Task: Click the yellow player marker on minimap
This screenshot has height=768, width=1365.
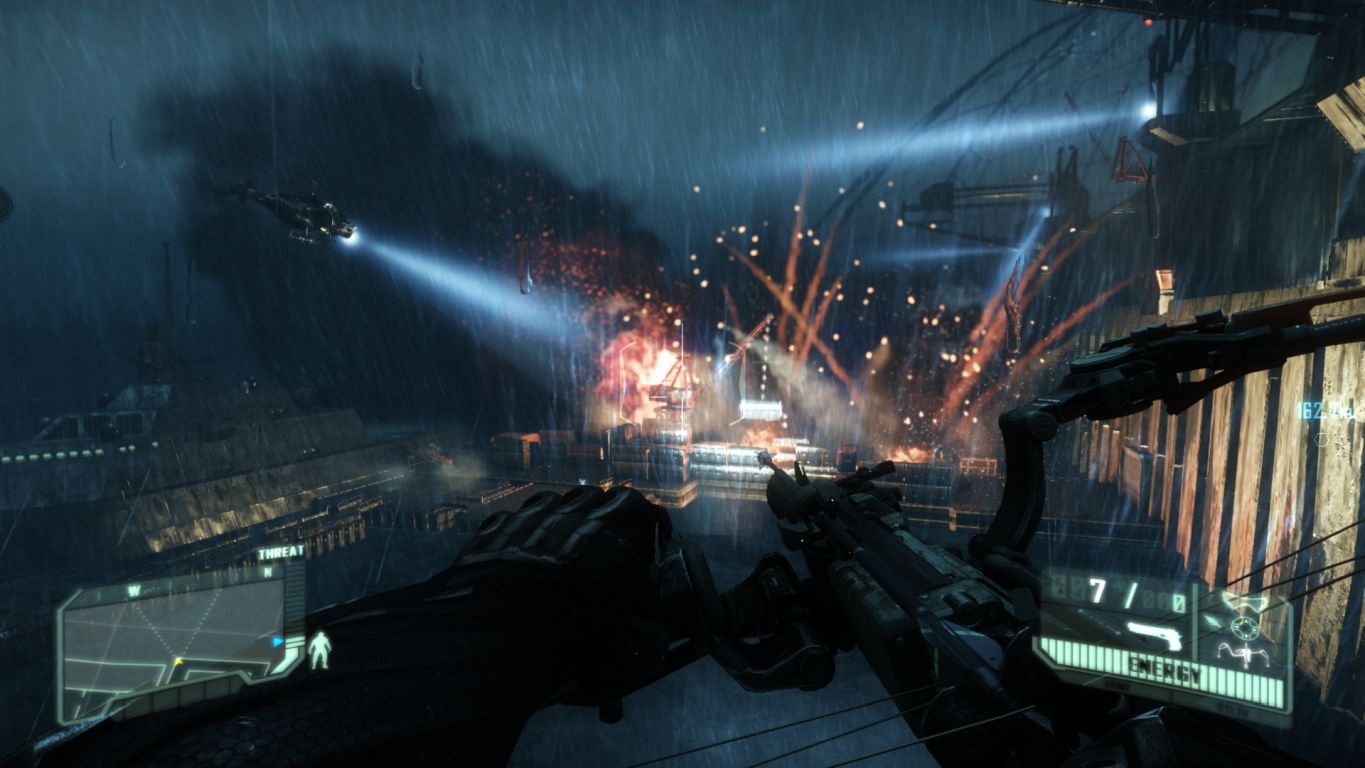Action: coord(178,661)
